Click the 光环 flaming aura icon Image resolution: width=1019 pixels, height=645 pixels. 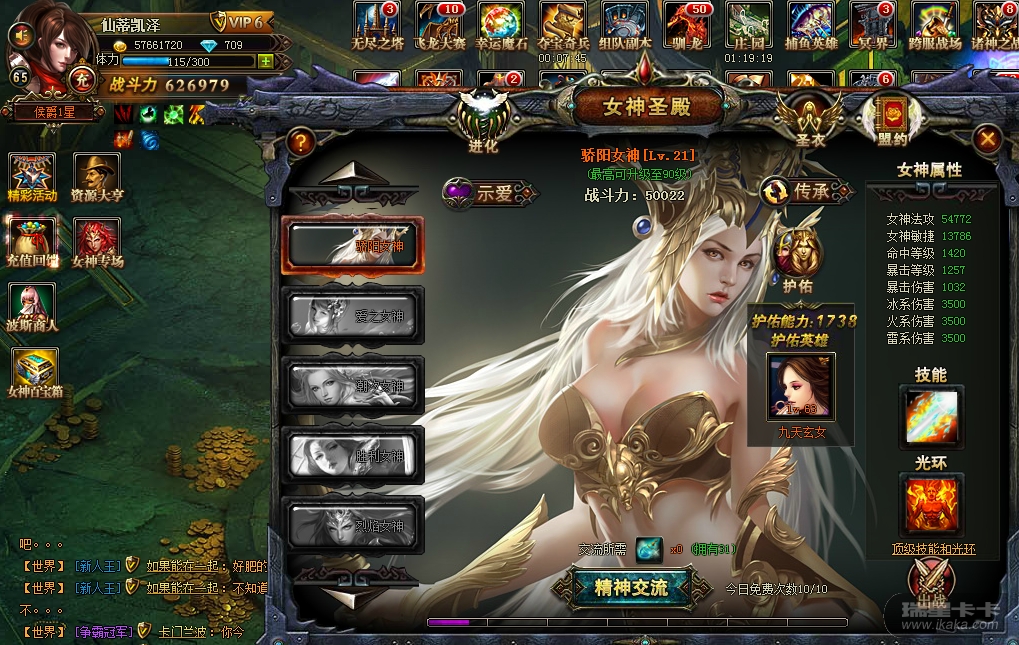click(931, 505)
